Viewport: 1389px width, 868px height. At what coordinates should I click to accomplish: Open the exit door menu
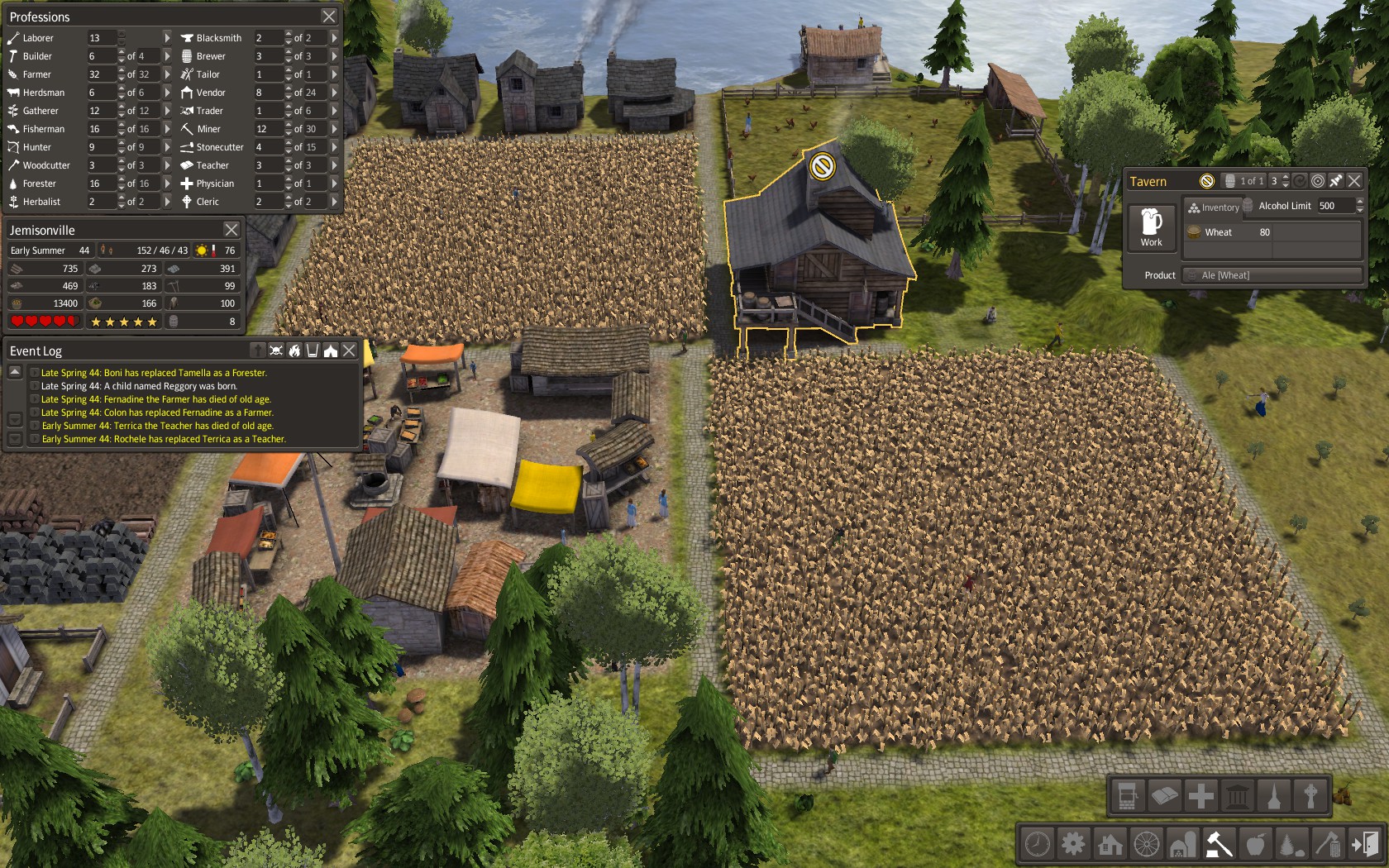coord(1364,844)
